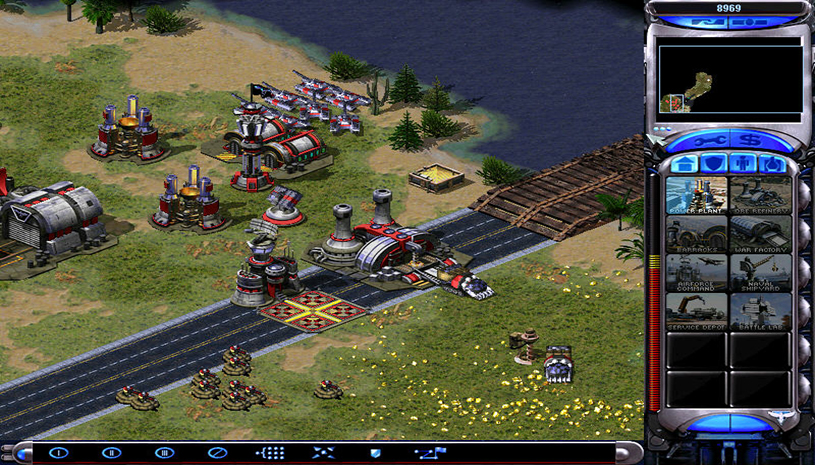
Task: Build a War Factory from sidebar
Action: (760, 234)
